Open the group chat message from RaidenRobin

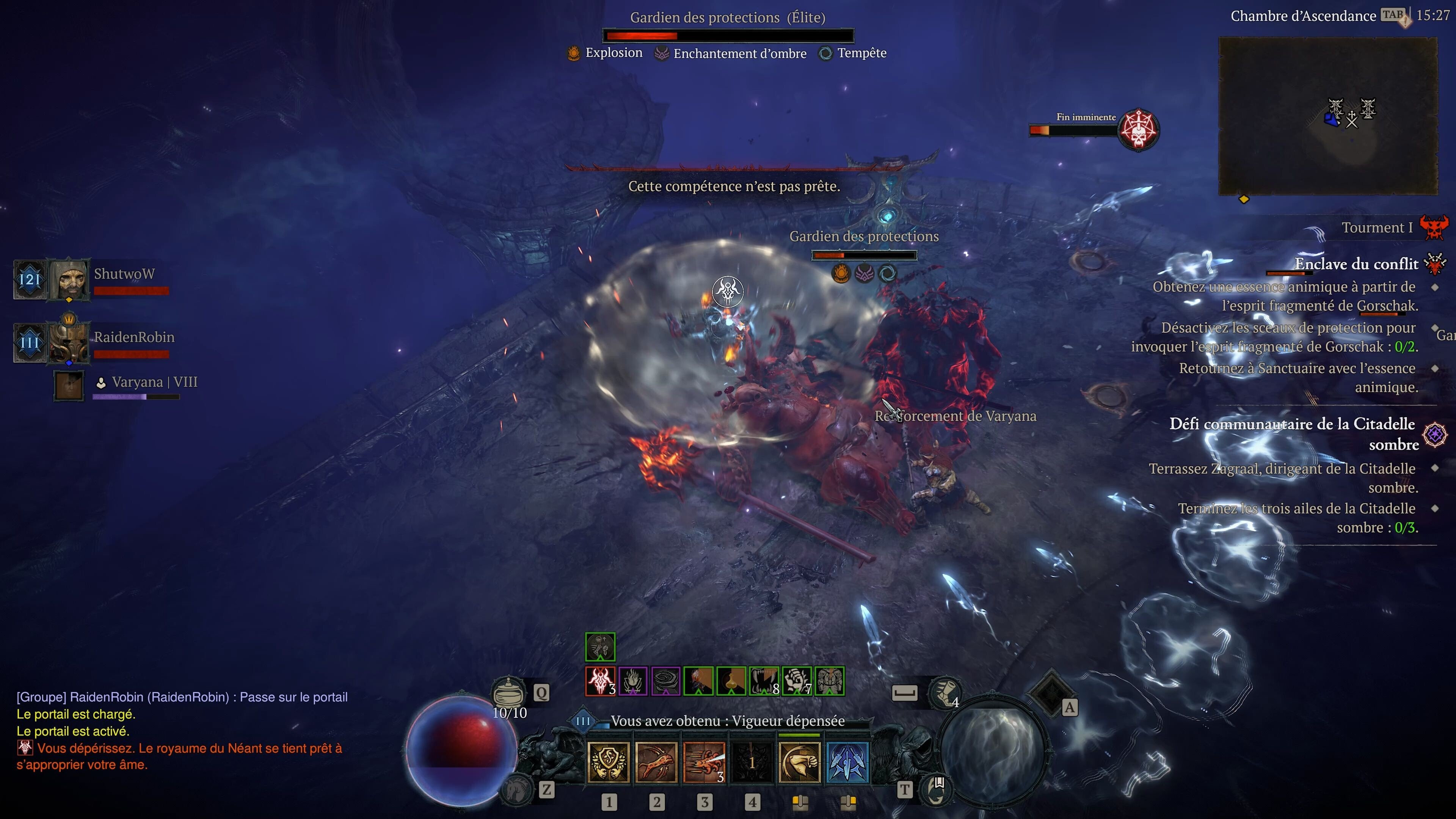coord(182,697)
